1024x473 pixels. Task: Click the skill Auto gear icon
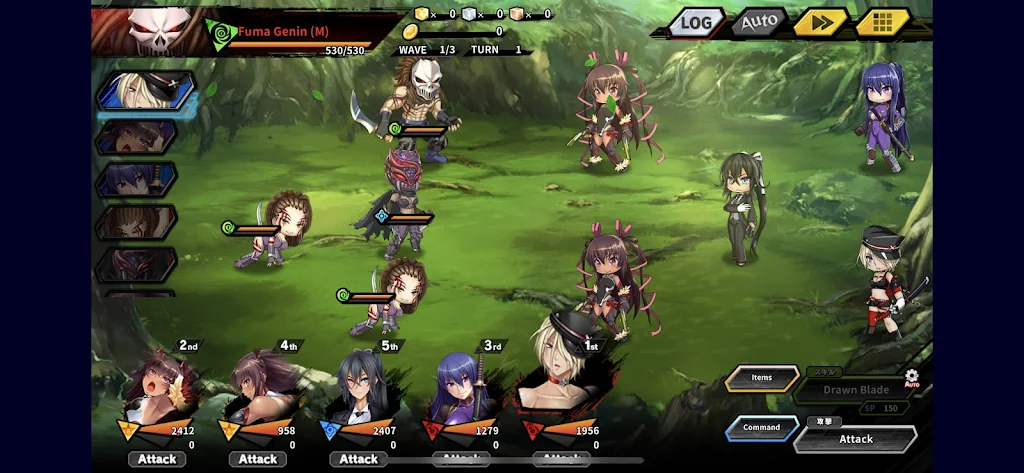911,378
